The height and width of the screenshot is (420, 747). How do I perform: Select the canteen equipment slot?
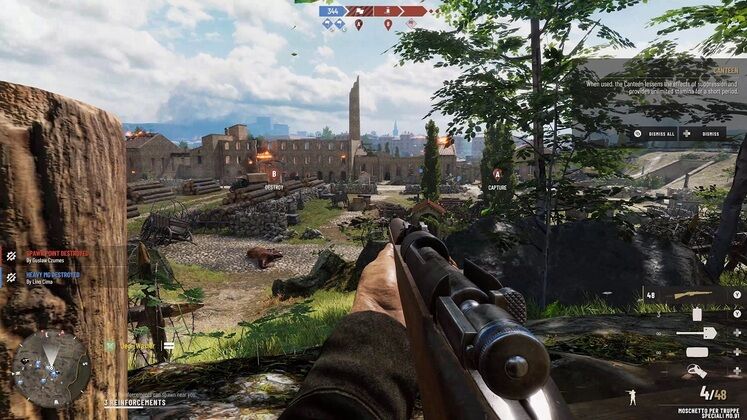[x=697, y=313]
